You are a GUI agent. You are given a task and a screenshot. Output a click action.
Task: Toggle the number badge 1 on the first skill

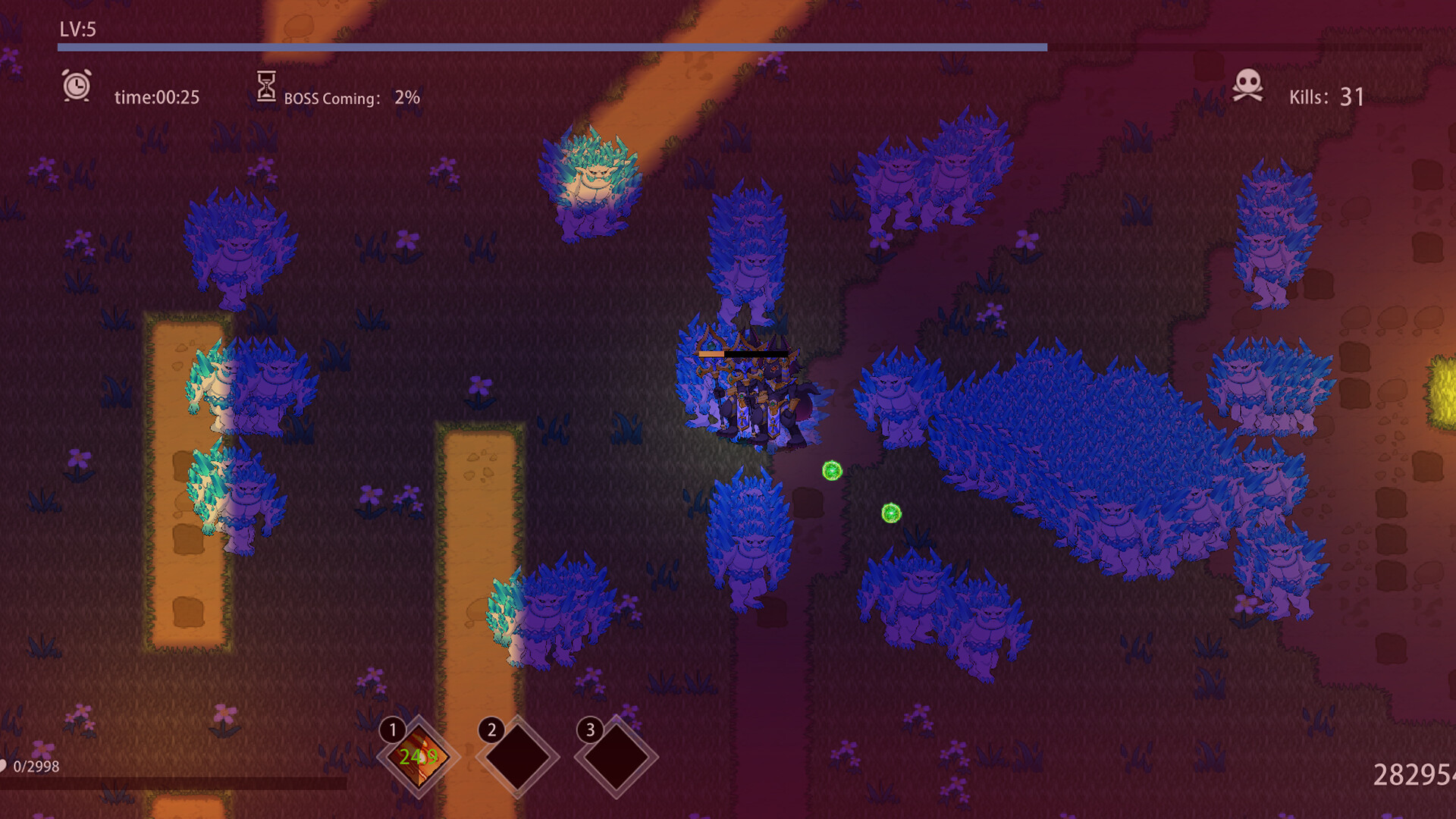[x=393, y=730]
